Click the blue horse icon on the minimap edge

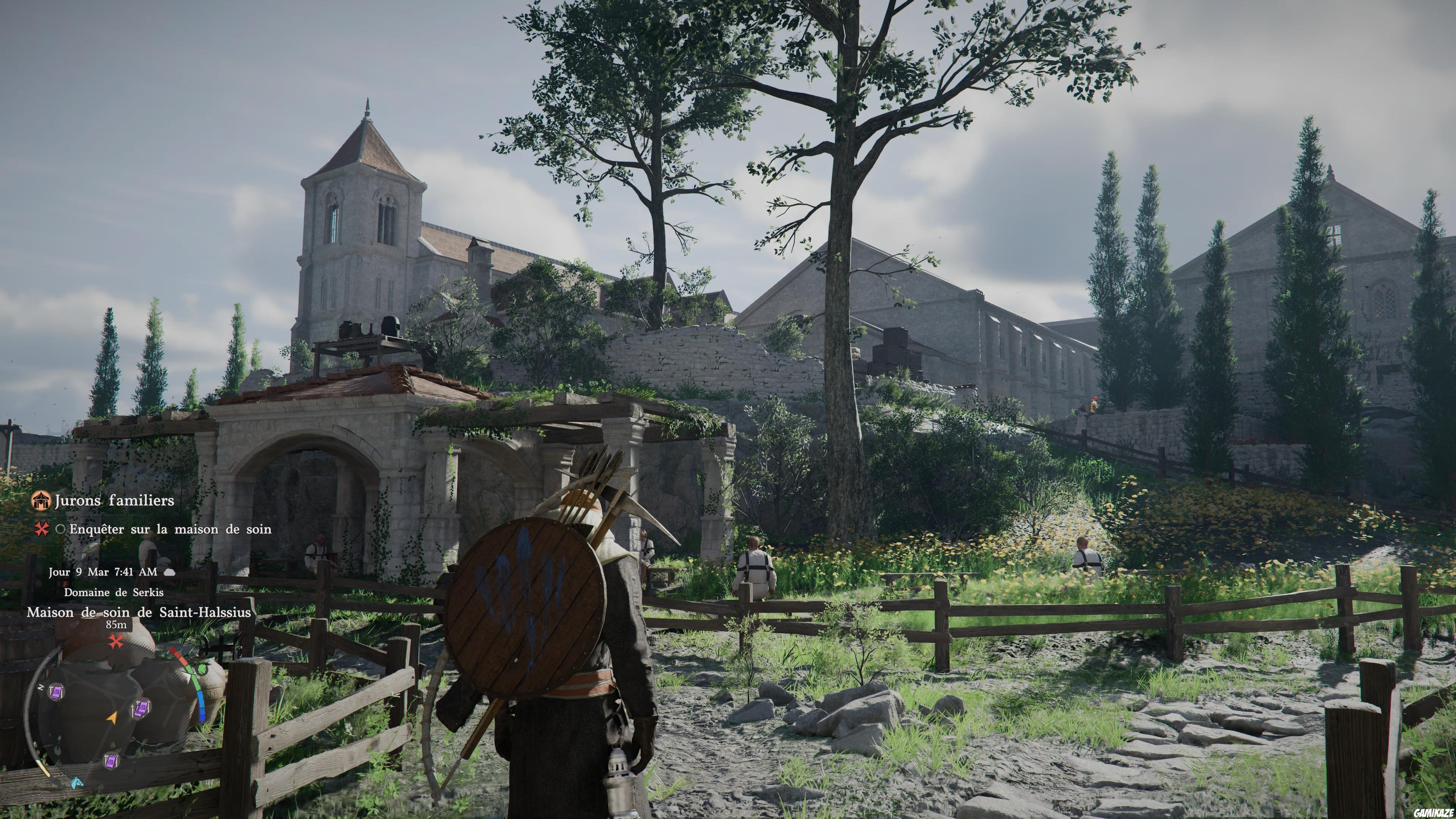[x=76, y=783]
